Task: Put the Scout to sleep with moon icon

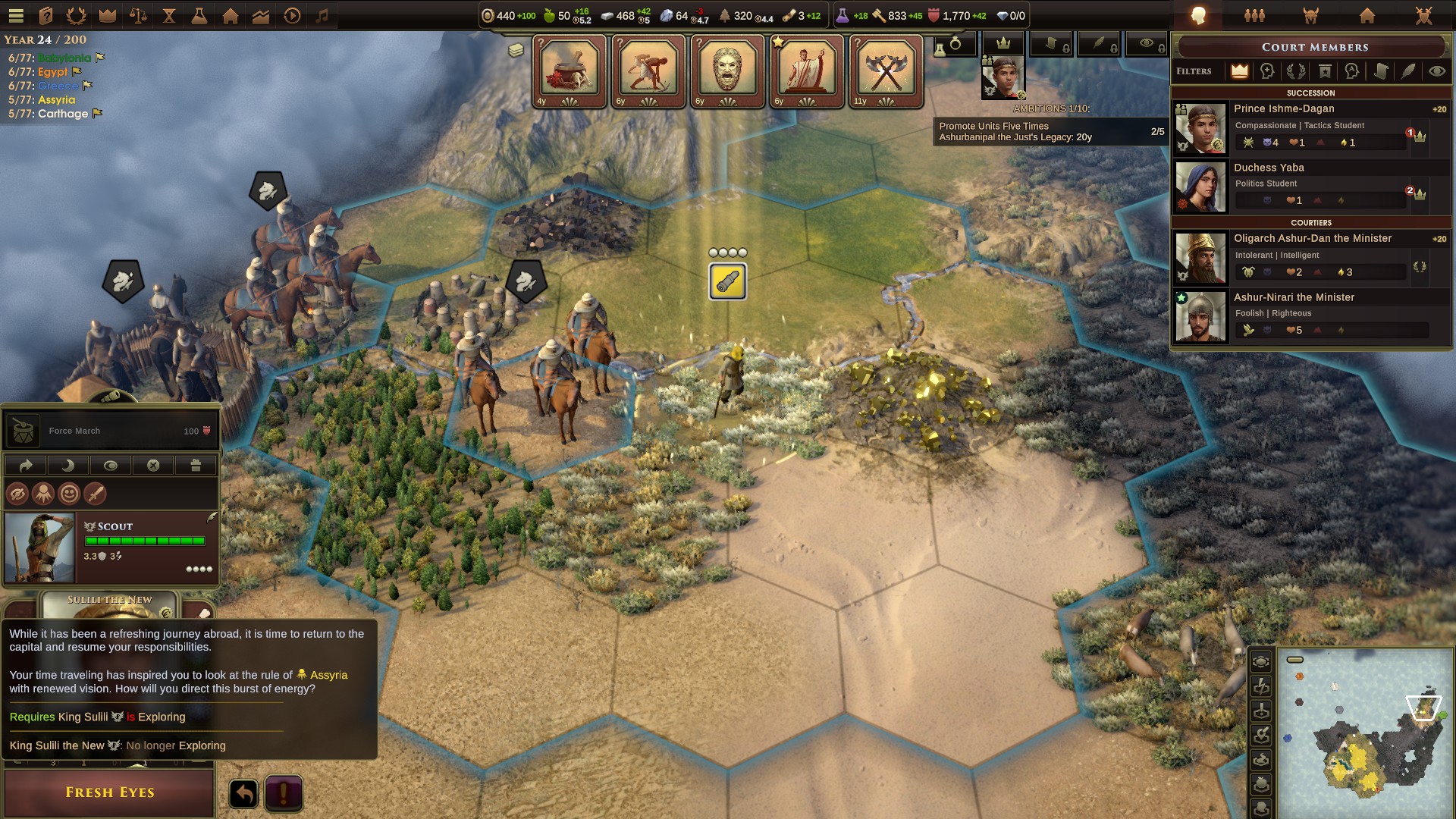Action: [69, 466]
